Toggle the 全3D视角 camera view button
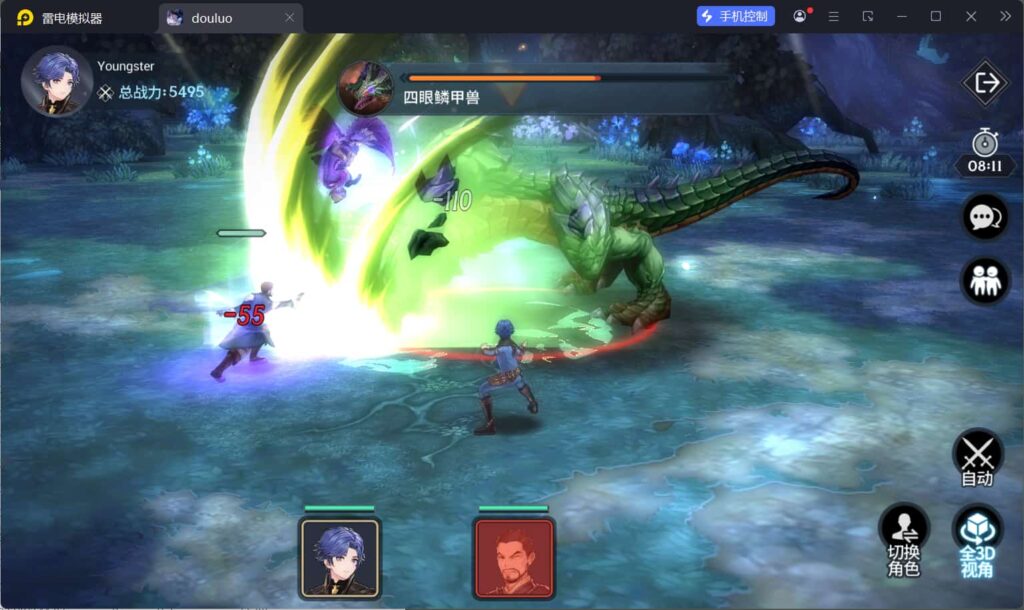This screenshot has width=1024, height=610. click(977, 540)
